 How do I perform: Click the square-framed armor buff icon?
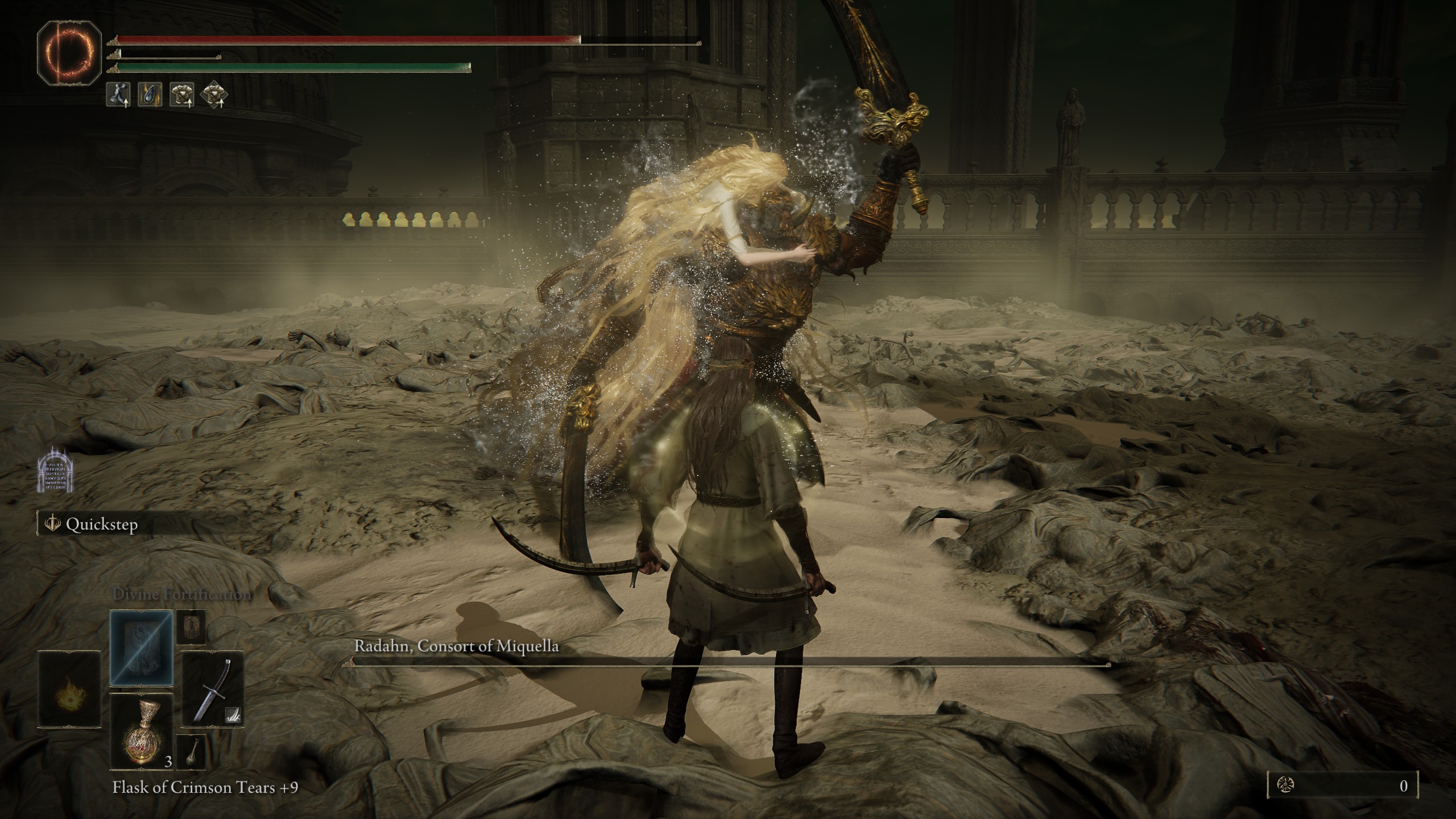coord(182,94)
